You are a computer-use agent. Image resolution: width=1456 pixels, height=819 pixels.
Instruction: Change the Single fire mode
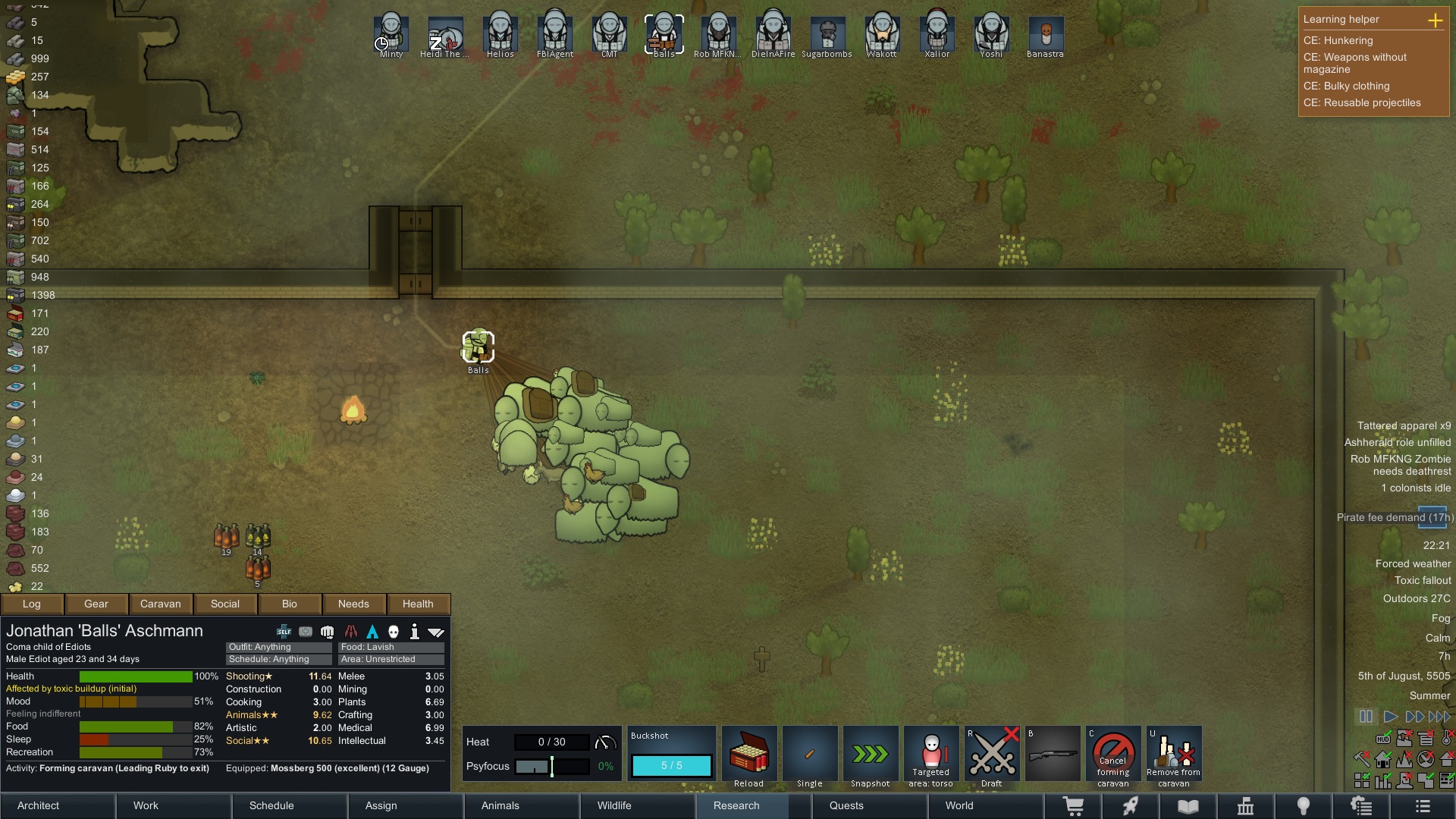pyautogui.click(x=809, y=755)
